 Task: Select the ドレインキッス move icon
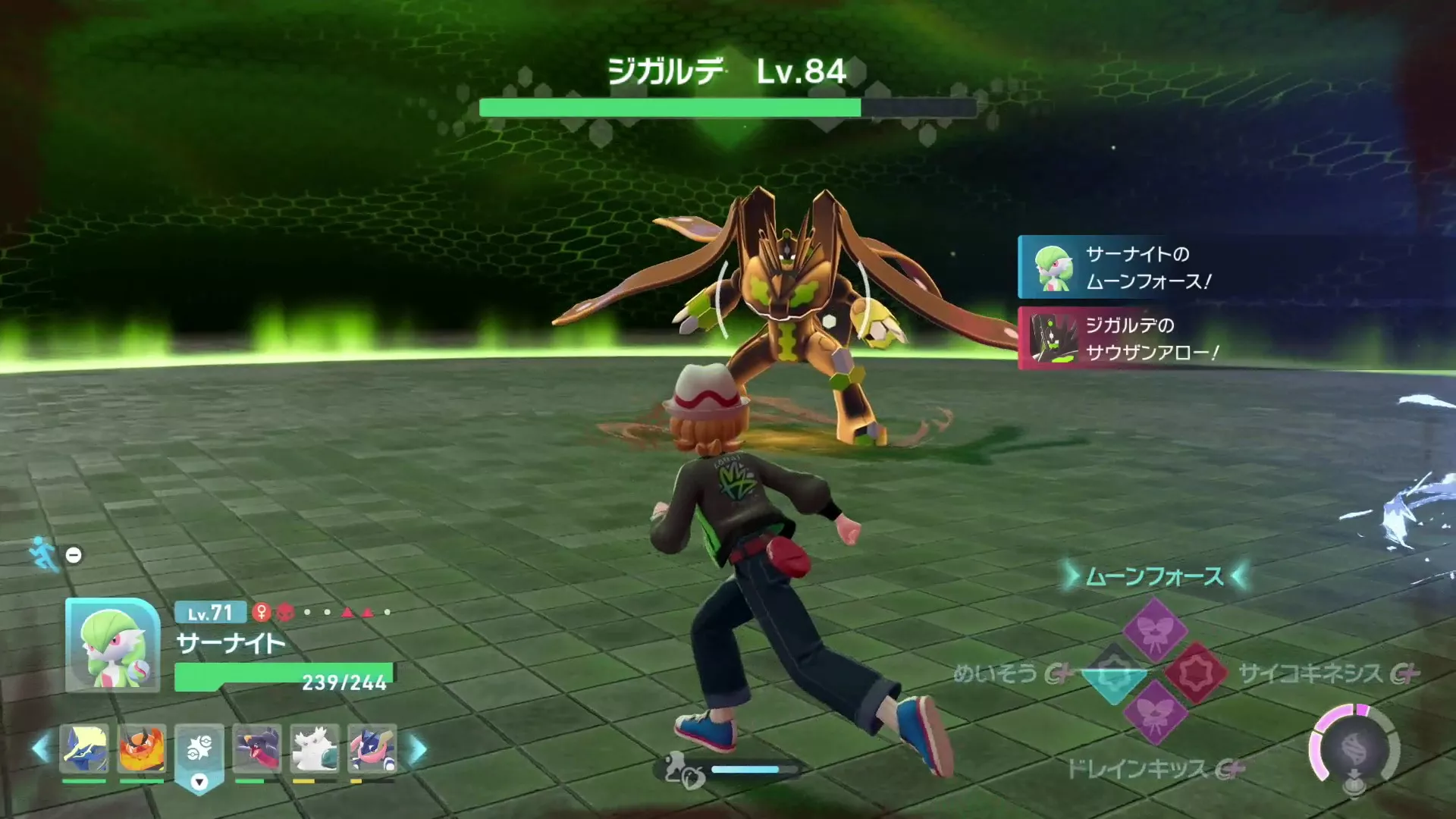[1156, 714]
